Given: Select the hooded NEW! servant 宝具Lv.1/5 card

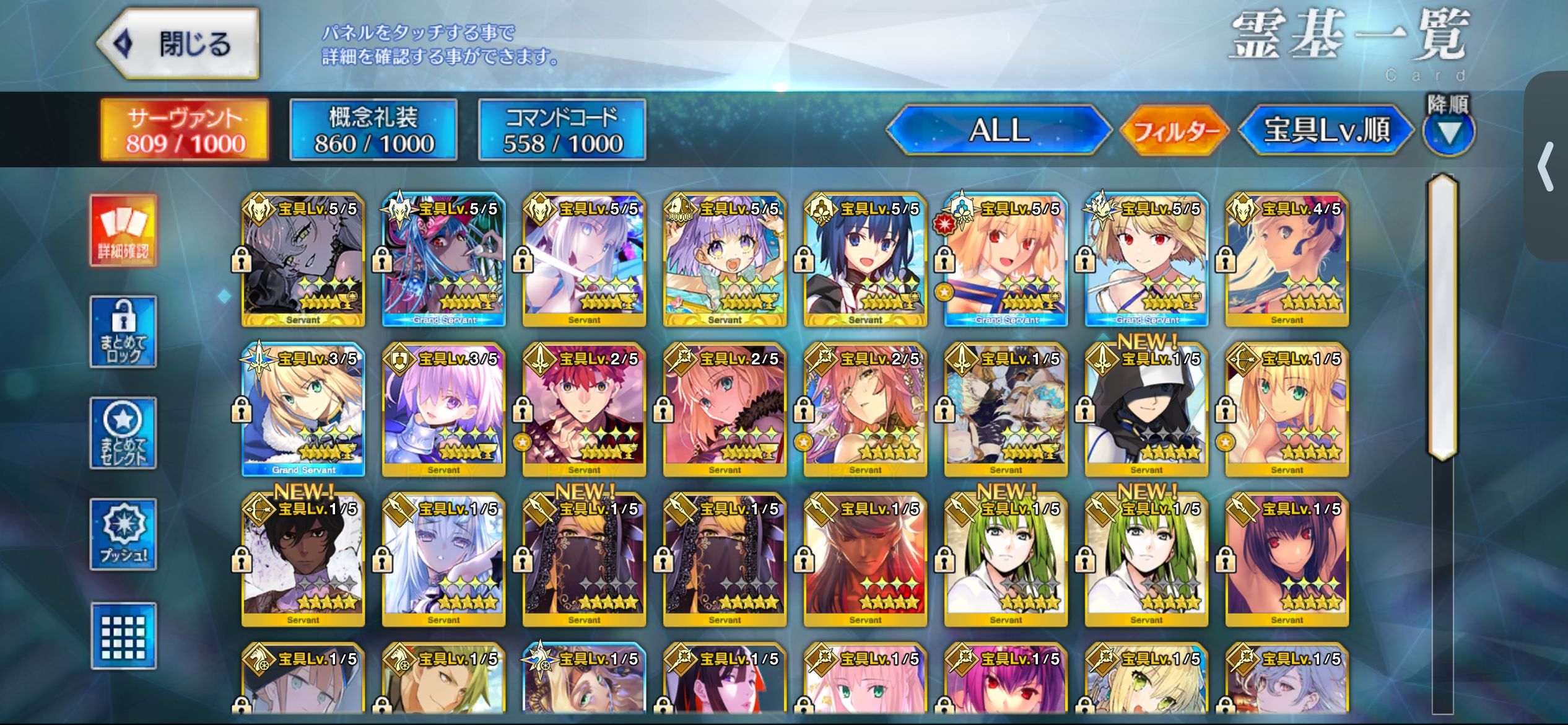Looking at the screenshot, I should pyautogui.click(x=1146, y=410).
